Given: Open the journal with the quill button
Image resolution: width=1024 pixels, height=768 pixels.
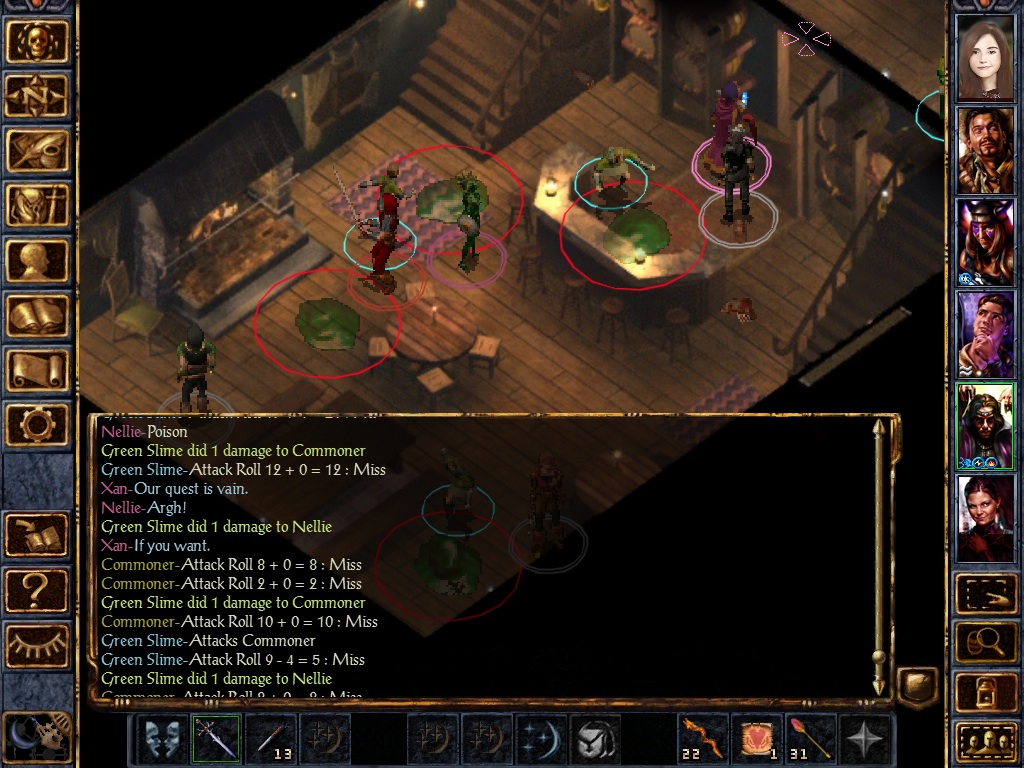Looking at the screenshot, I should point(38,151).
